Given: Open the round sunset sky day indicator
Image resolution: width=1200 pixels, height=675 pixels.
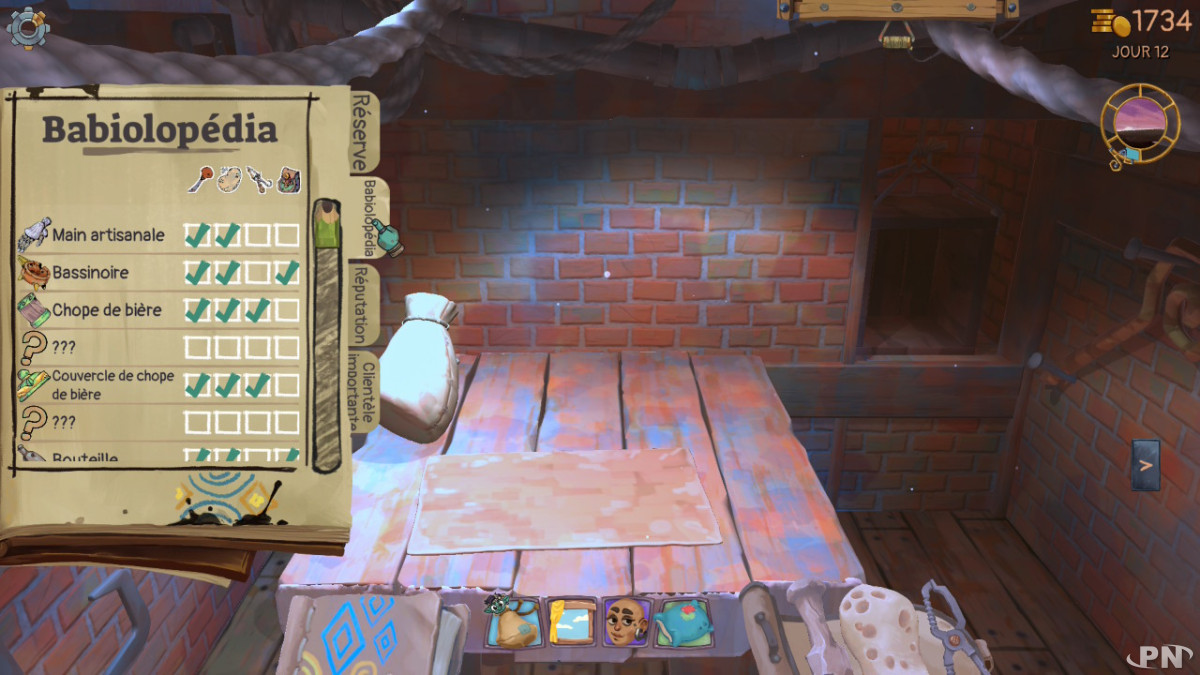Looking at the screenshot, I should pos(1140,122).
